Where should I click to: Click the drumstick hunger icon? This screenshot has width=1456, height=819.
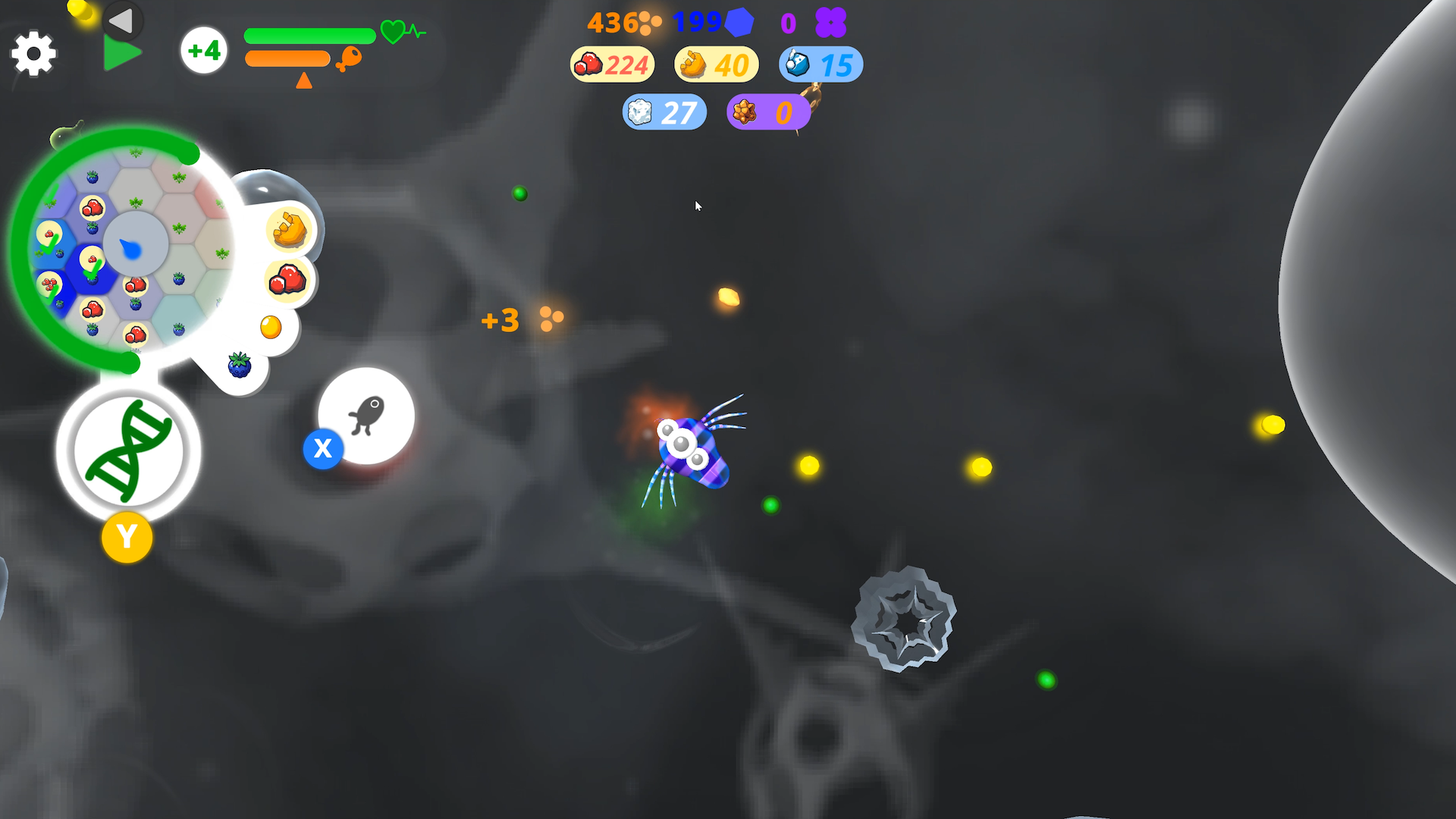click(x=345, y=59)
